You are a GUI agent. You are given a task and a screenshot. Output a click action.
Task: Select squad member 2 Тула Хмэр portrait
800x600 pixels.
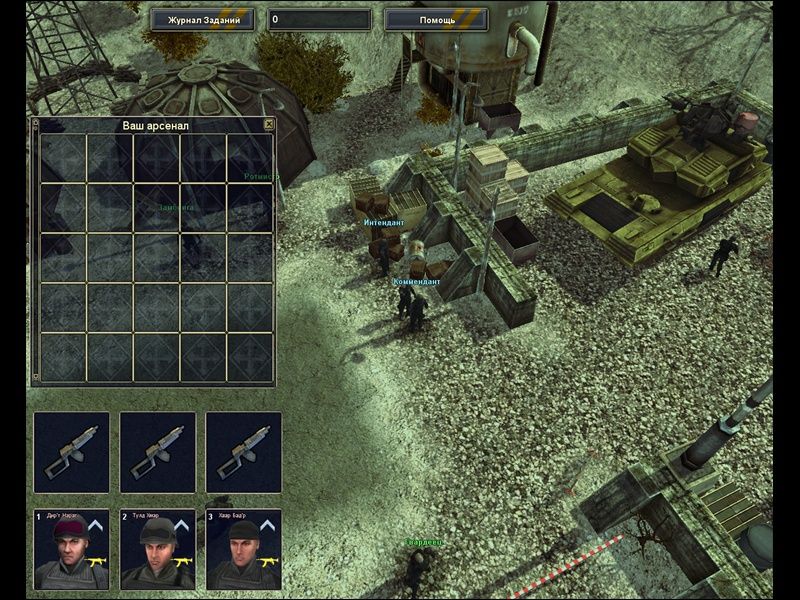[158, 549]
